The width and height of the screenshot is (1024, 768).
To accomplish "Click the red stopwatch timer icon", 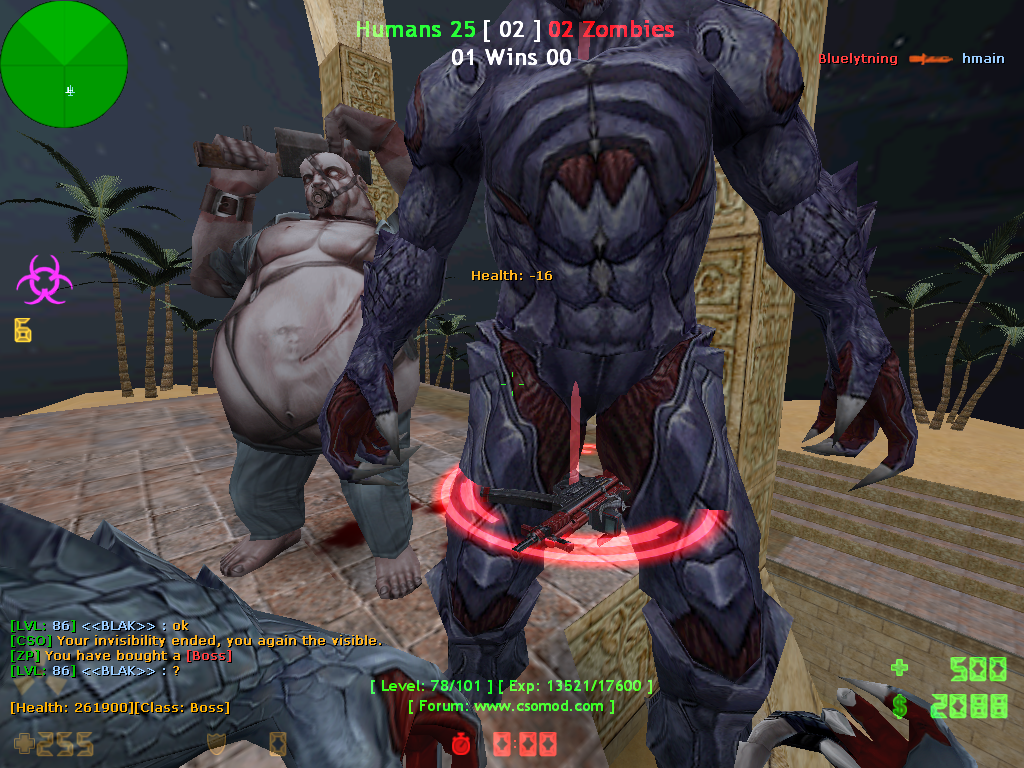I will tap(461, 744).
